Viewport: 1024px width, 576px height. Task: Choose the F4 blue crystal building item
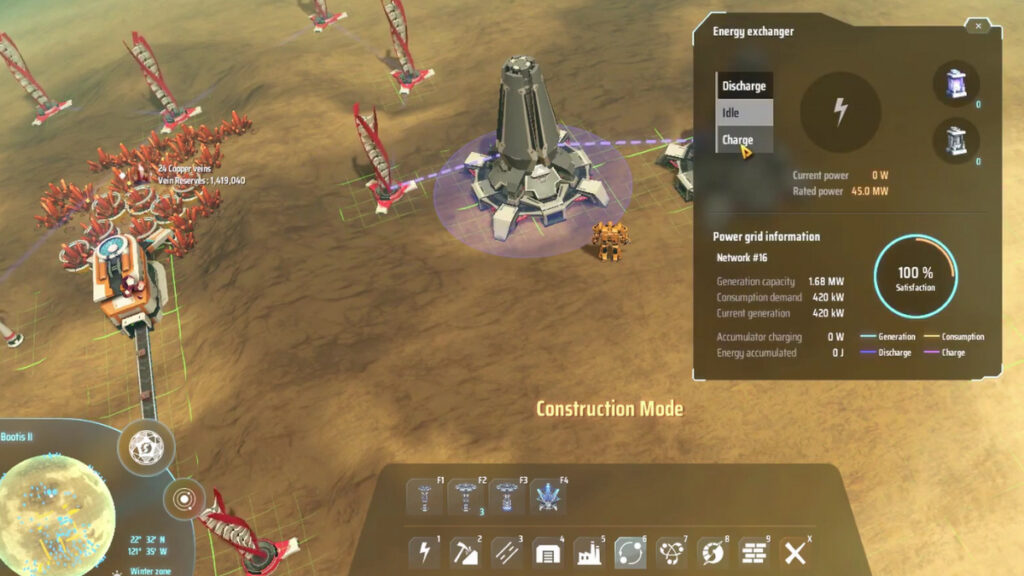[x=549, y=497]
